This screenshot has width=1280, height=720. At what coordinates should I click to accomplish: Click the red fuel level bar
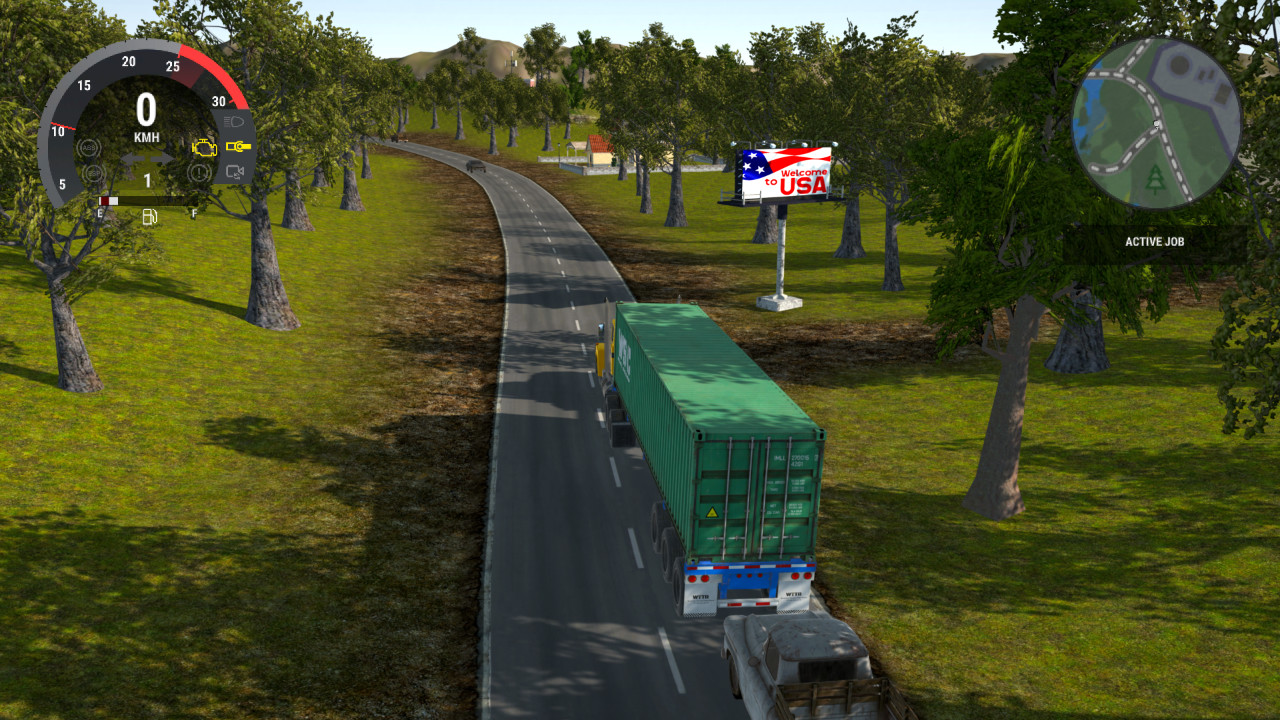click(105, 200)
